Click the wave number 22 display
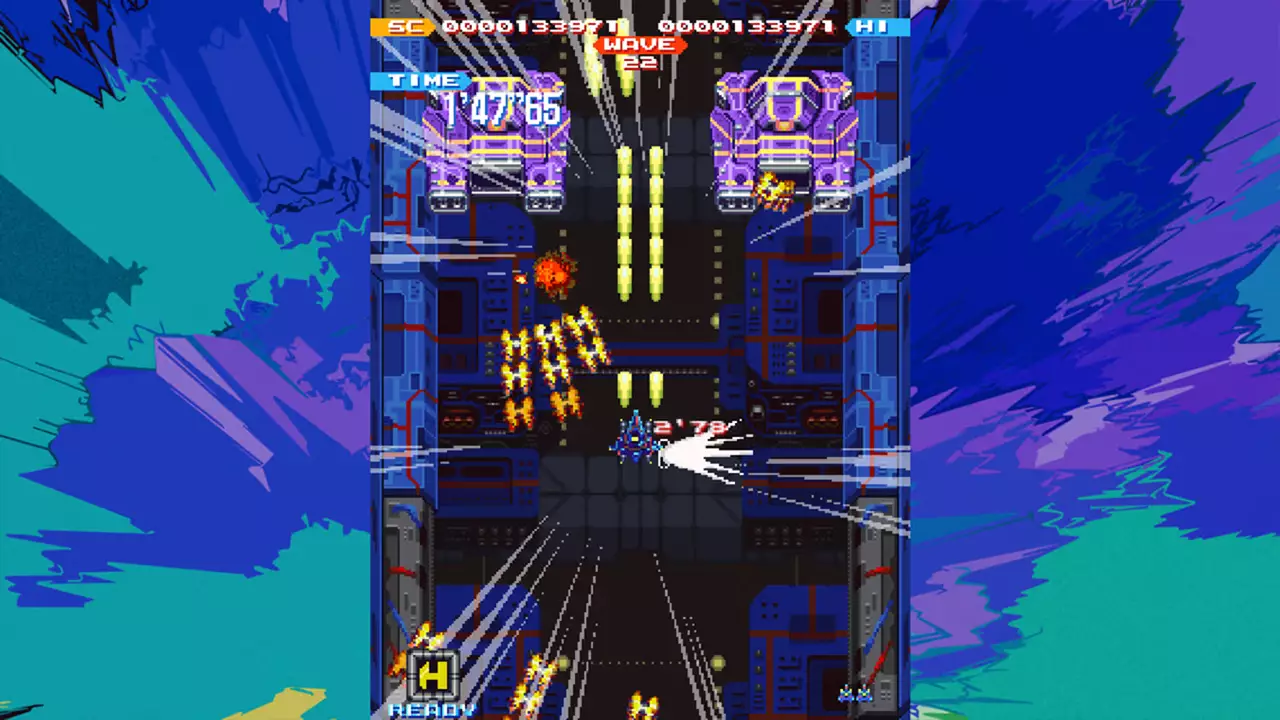This screenshot has width=1280, height=720. coord(640,60)
